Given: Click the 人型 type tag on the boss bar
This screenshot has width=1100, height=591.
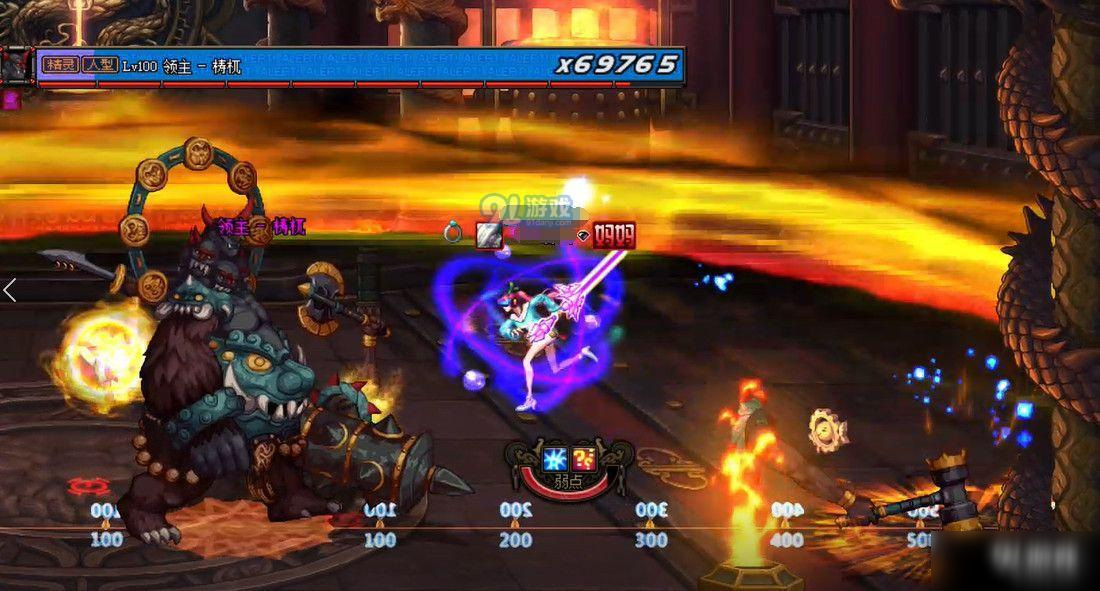Looking at the screenshot, I should click(100, 65).
